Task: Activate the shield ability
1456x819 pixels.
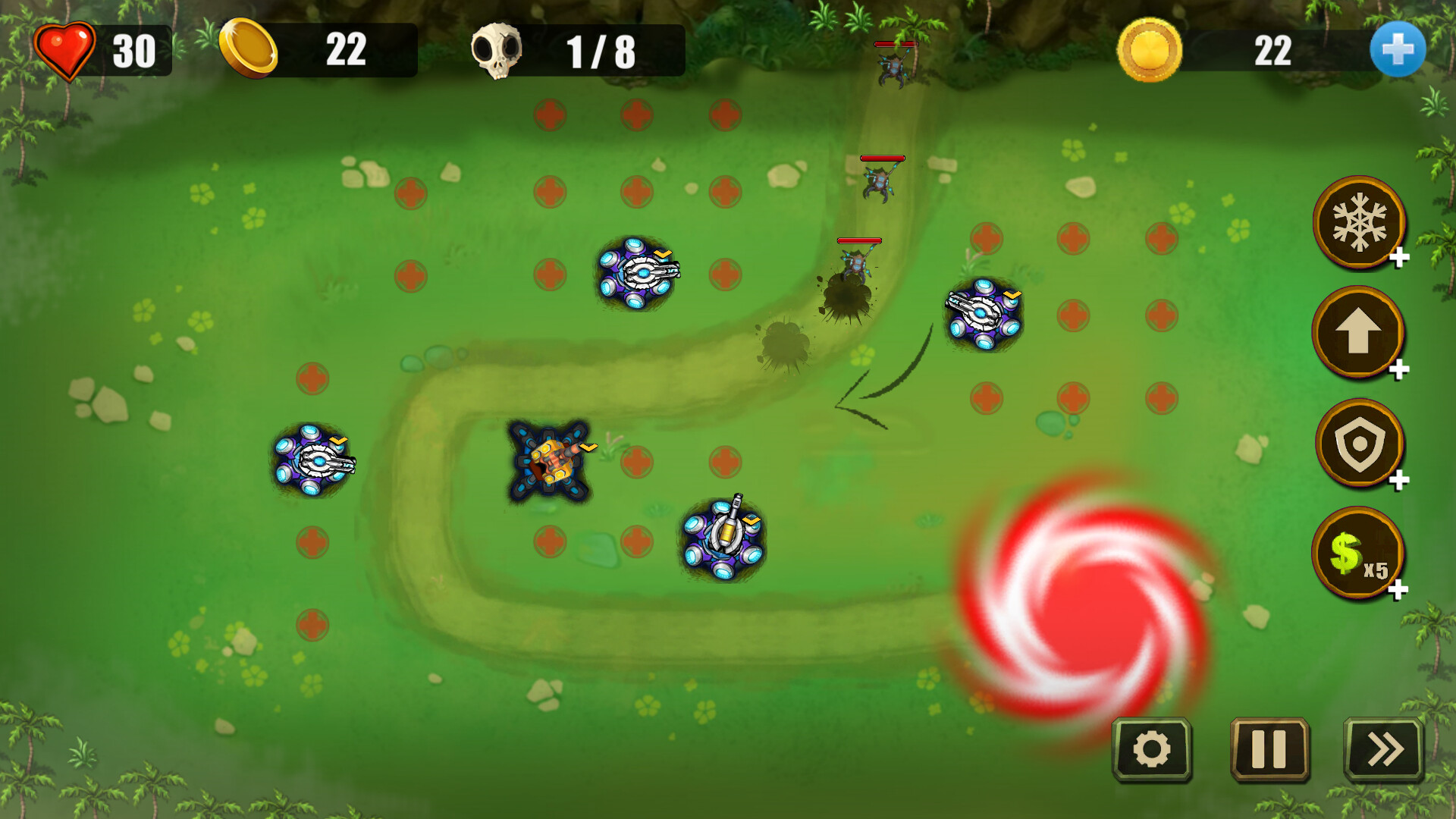Action: pyautogui.click(x=1360, y=444)
